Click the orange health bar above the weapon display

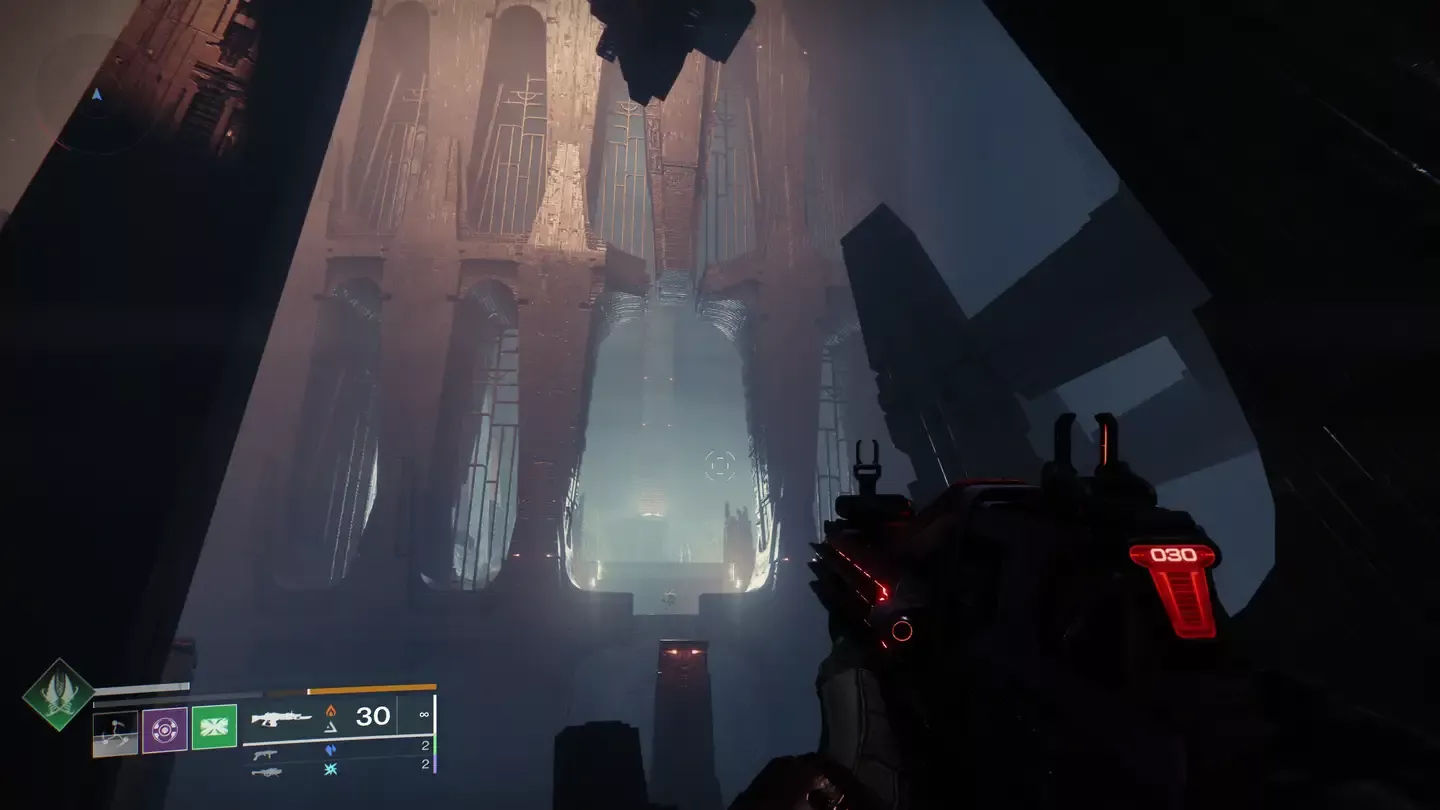[371, 688]
